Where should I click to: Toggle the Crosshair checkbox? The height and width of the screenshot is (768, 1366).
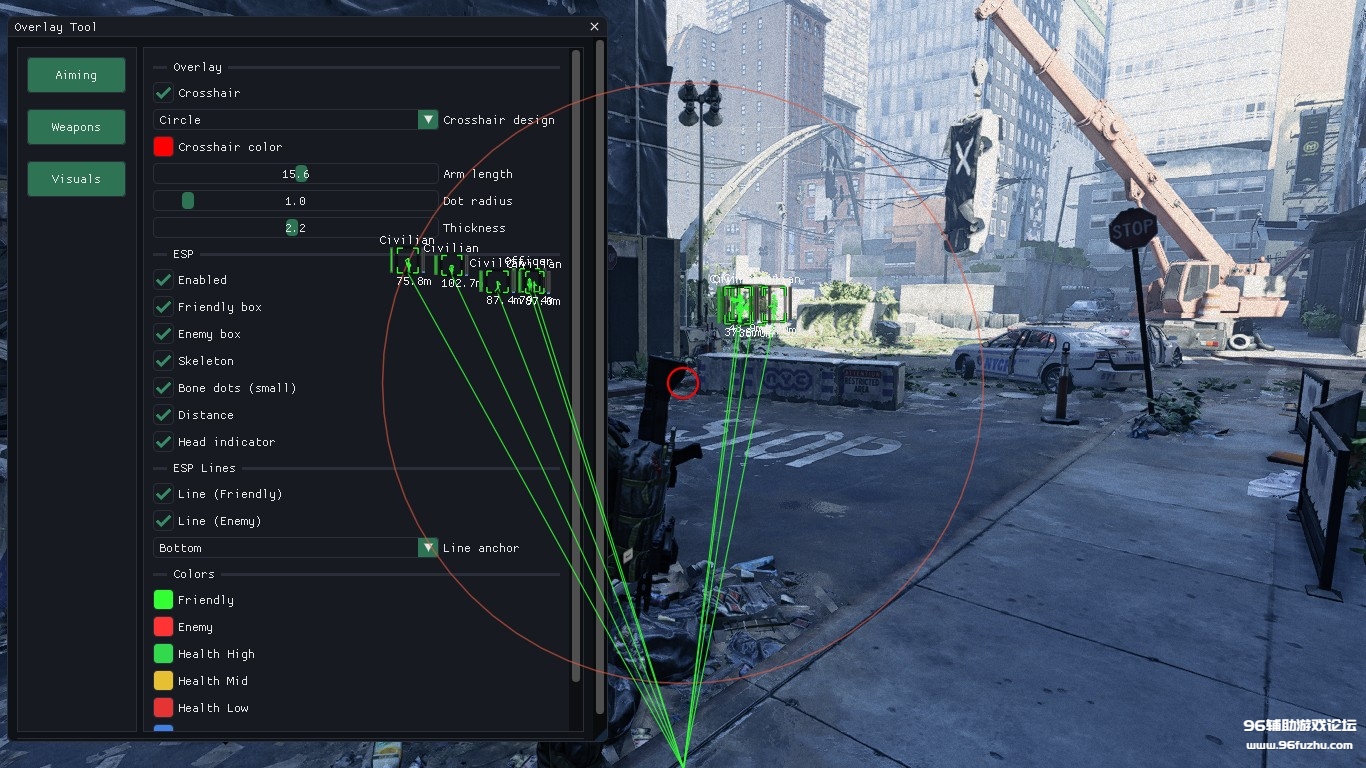coord(163,93)
